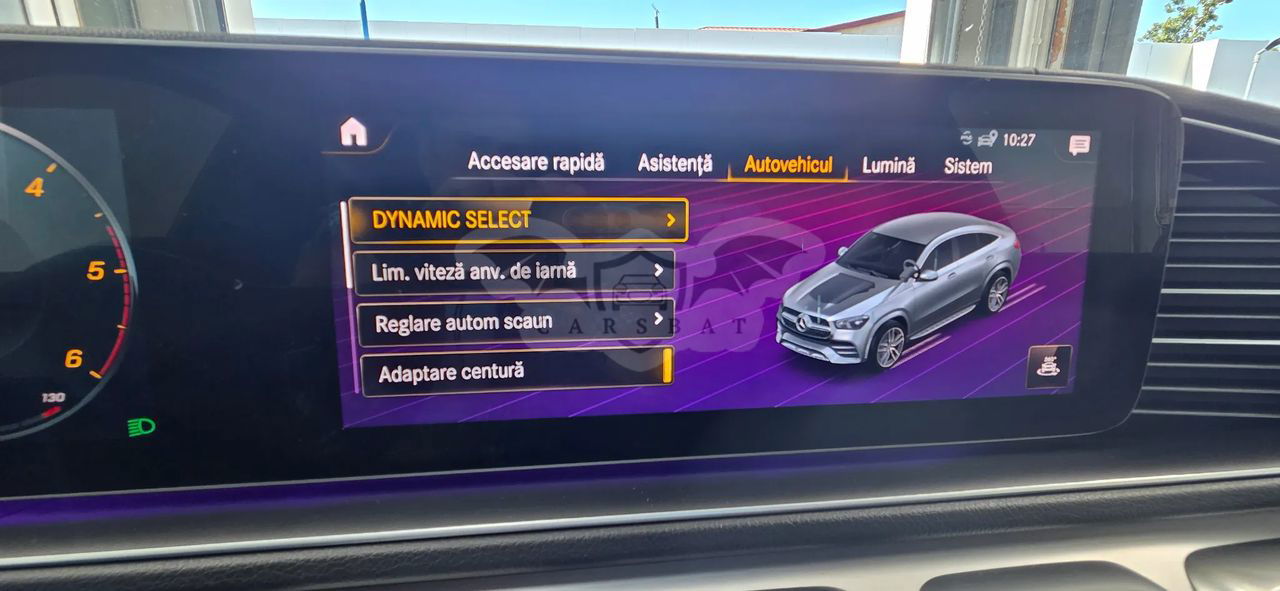Go to the Sistem tab

968,167
